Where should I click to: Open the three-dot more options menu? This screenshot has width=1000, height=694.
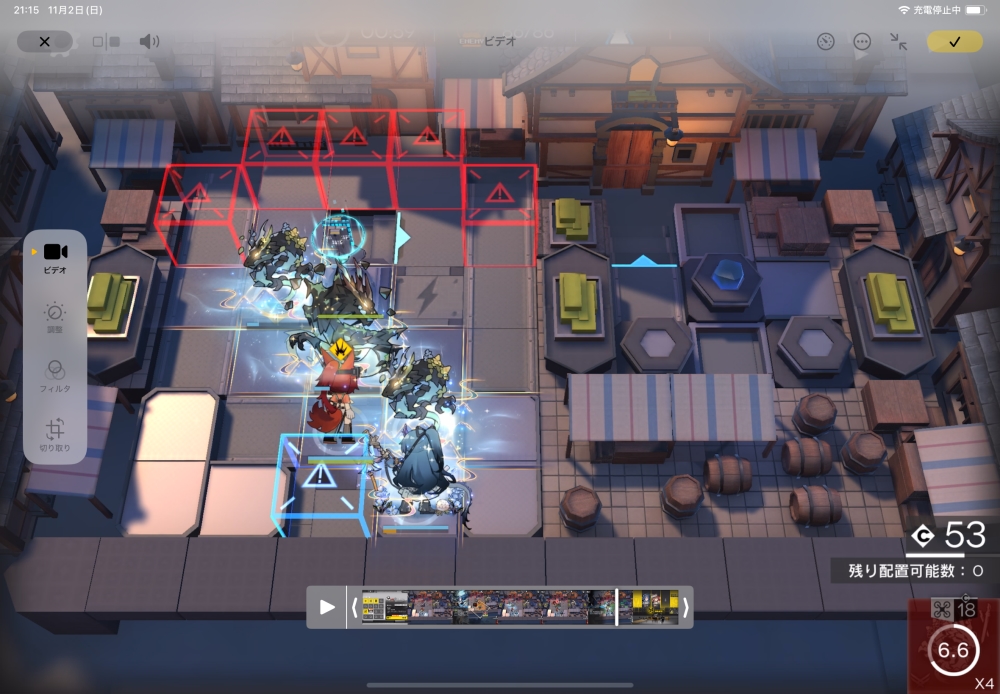pyautogui.click(x=862, y=42)
